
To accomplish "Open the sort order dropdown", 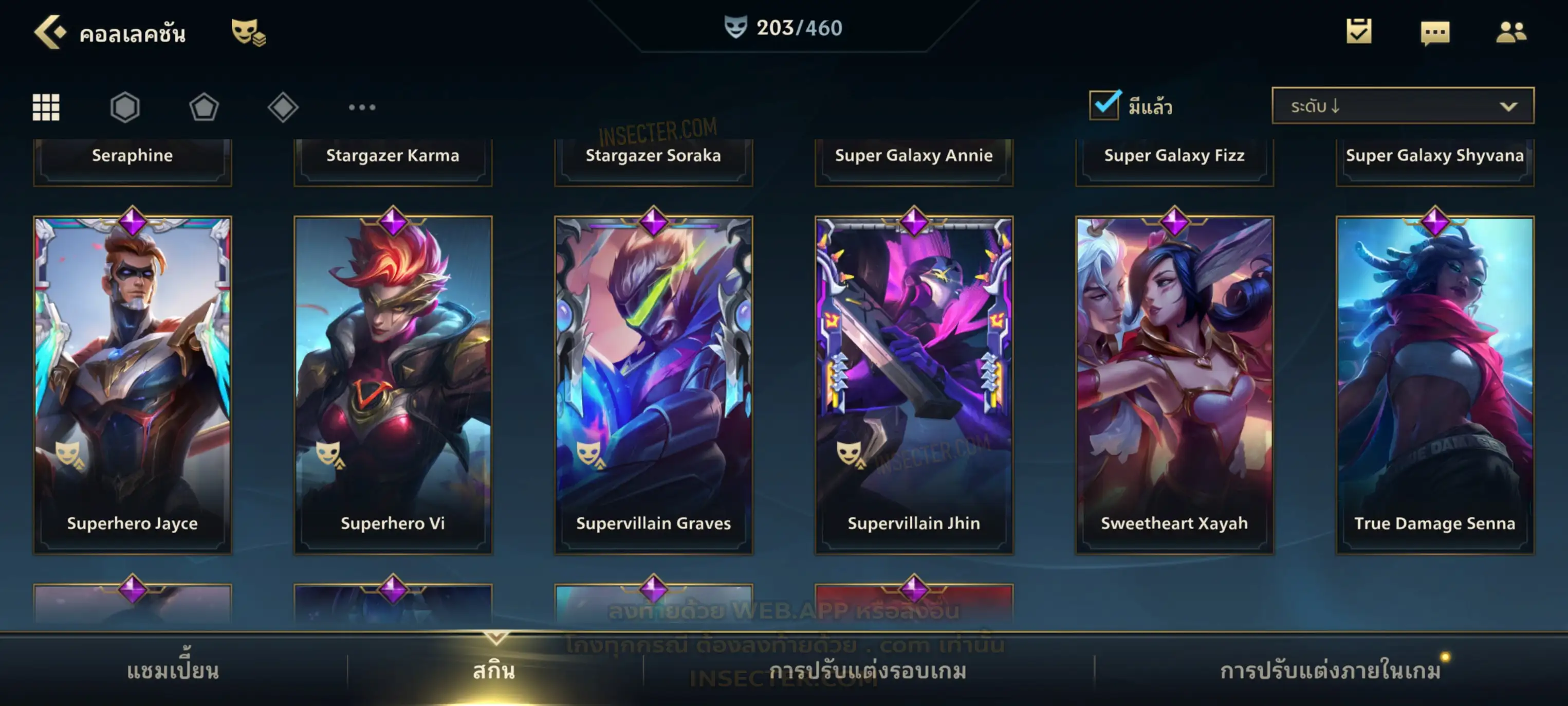I will pyautogui.click(x=1403, y=105).
